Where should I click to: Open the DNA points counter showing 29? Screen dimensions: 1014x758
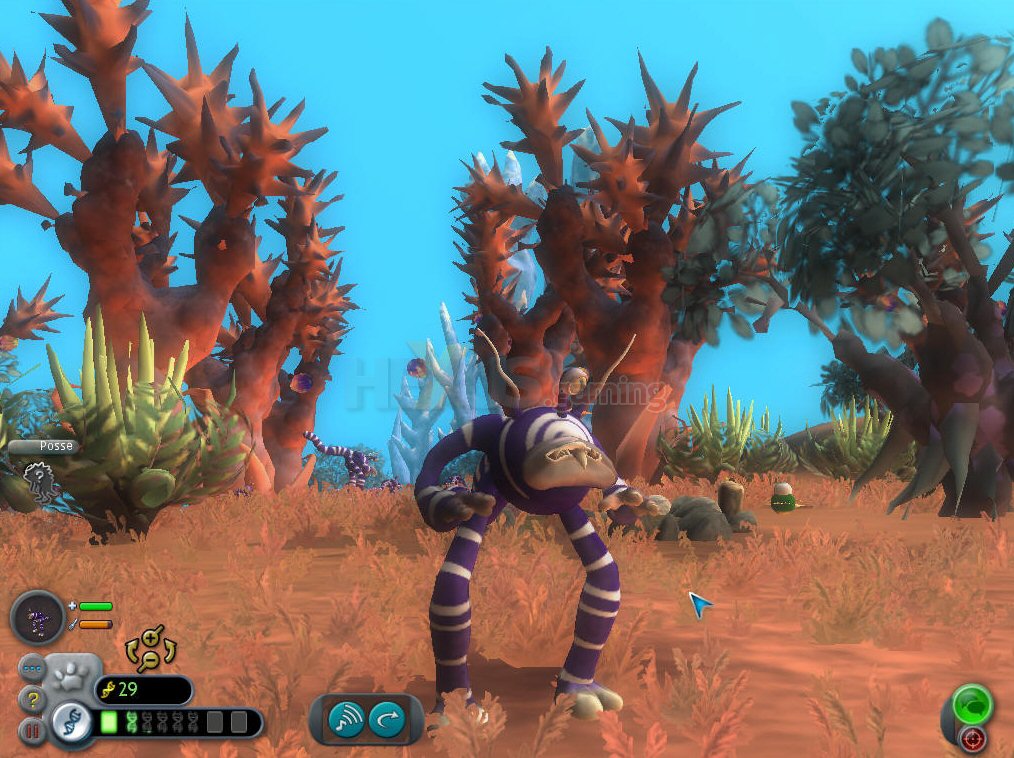[x=142, y=690]
